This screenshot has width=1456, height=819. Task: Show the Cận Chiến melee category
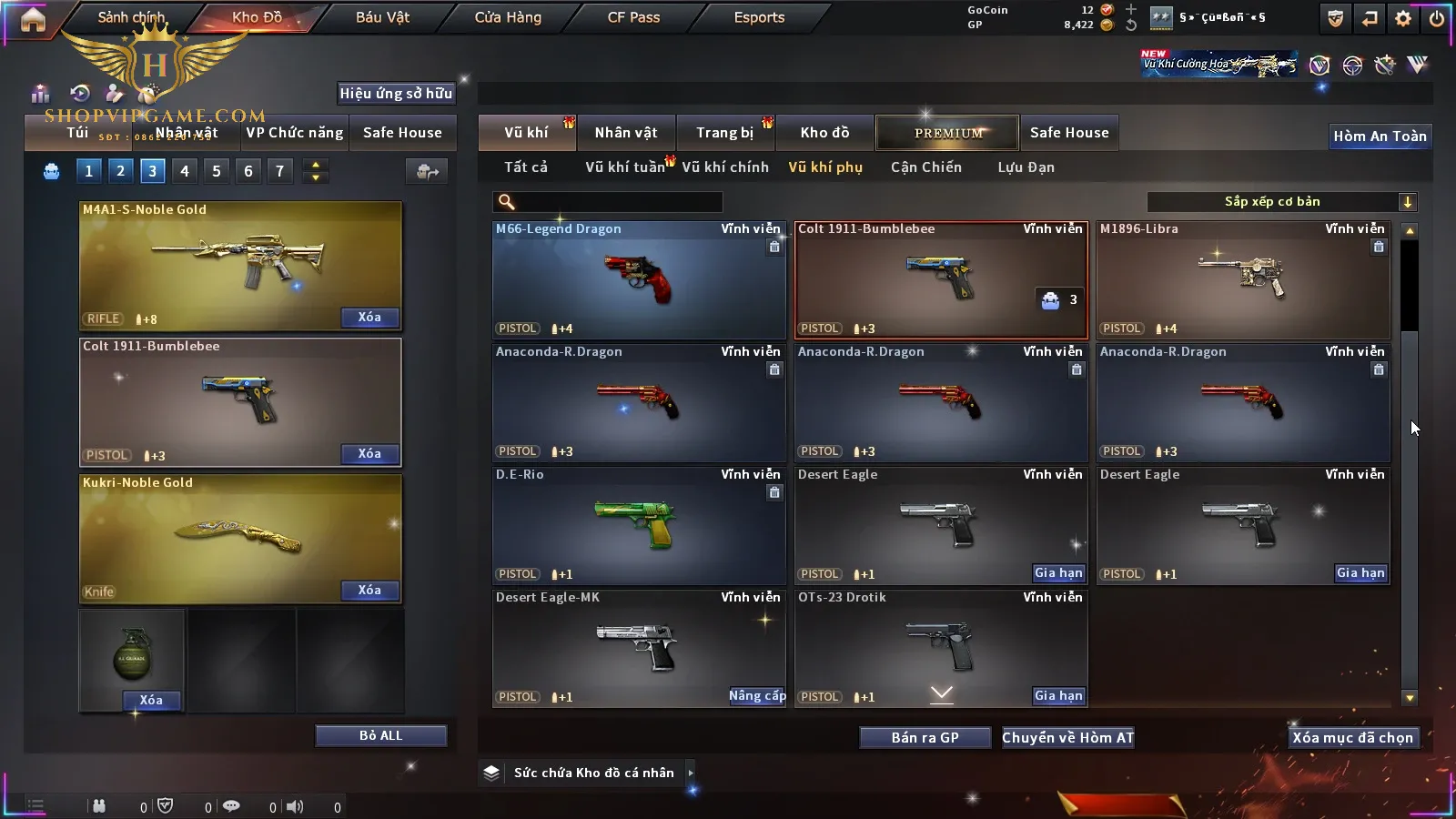925,167
